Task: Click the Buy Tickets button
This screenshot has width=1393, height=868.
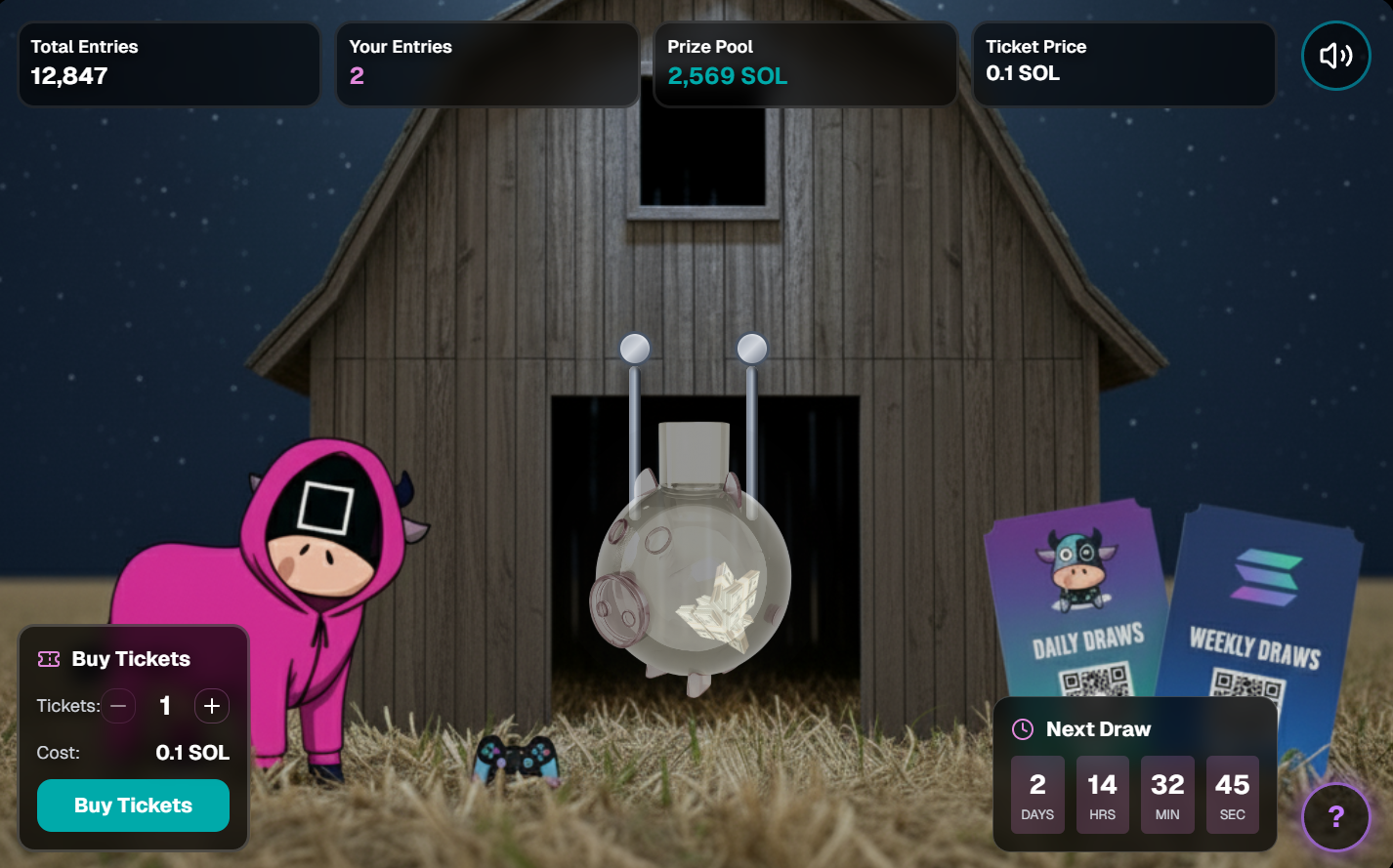Action: (x=133, y=806)
